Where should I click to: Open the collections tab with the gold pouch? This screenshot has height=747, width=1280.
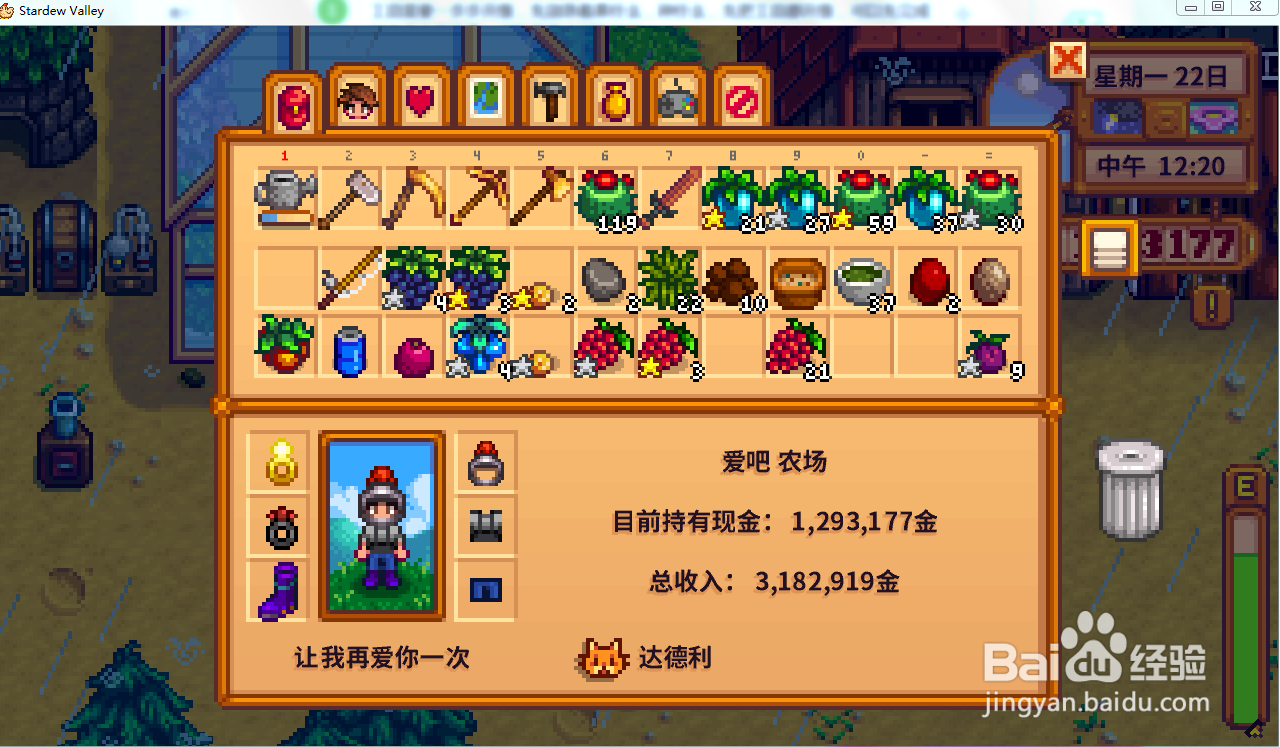[613, 100]
